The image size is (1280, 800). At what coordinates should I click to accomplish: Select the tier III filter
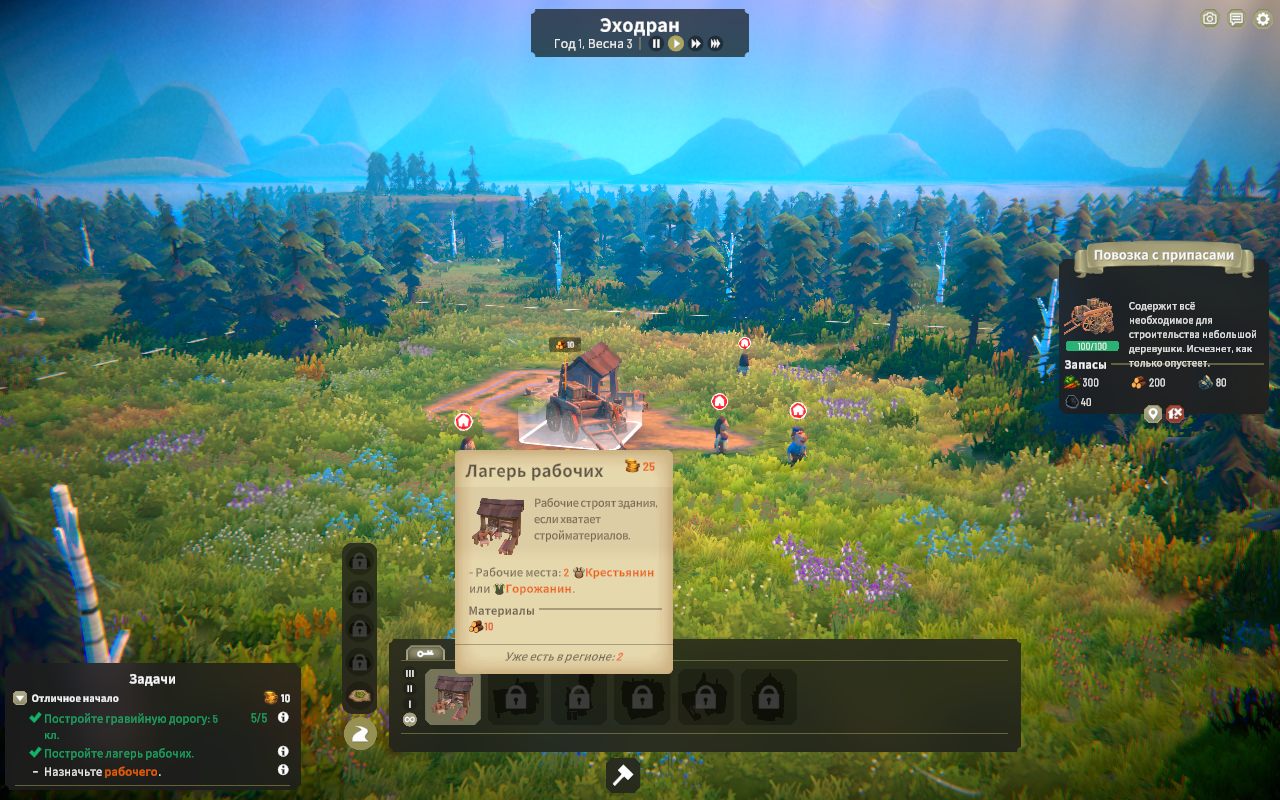pos(409,674)
